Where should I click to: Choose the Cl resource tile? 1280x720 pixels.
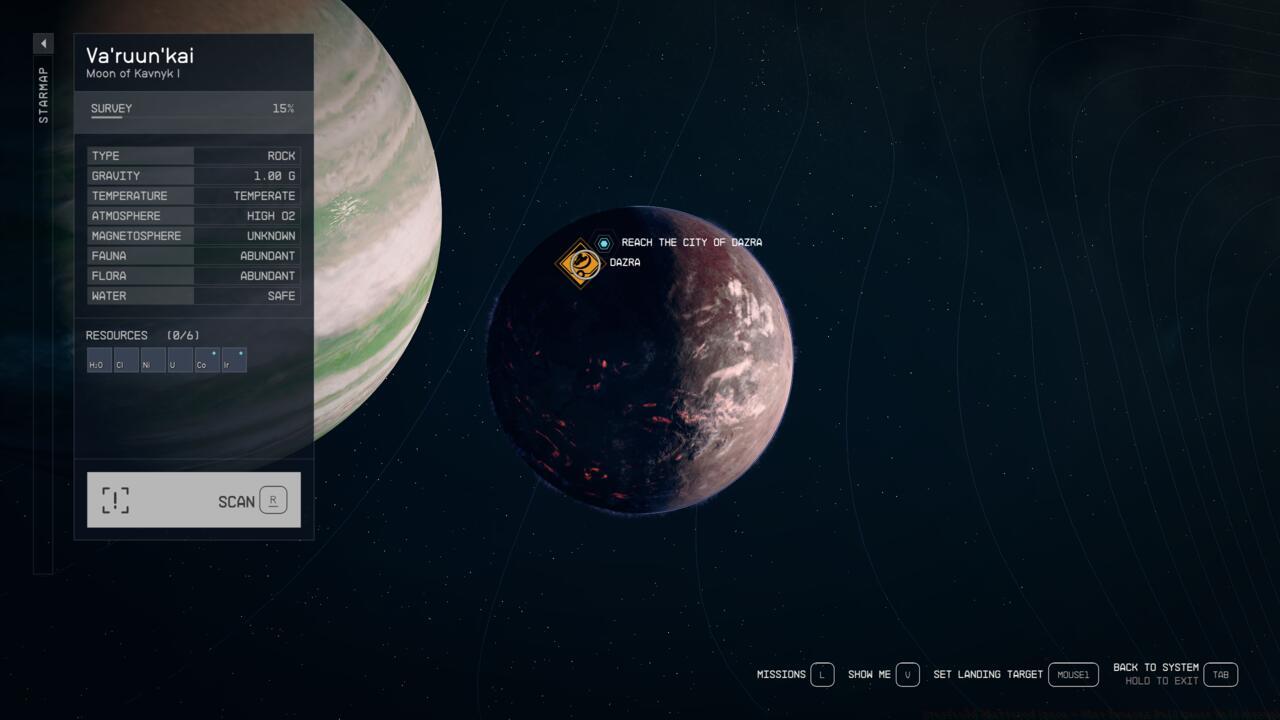coord(126,360)
